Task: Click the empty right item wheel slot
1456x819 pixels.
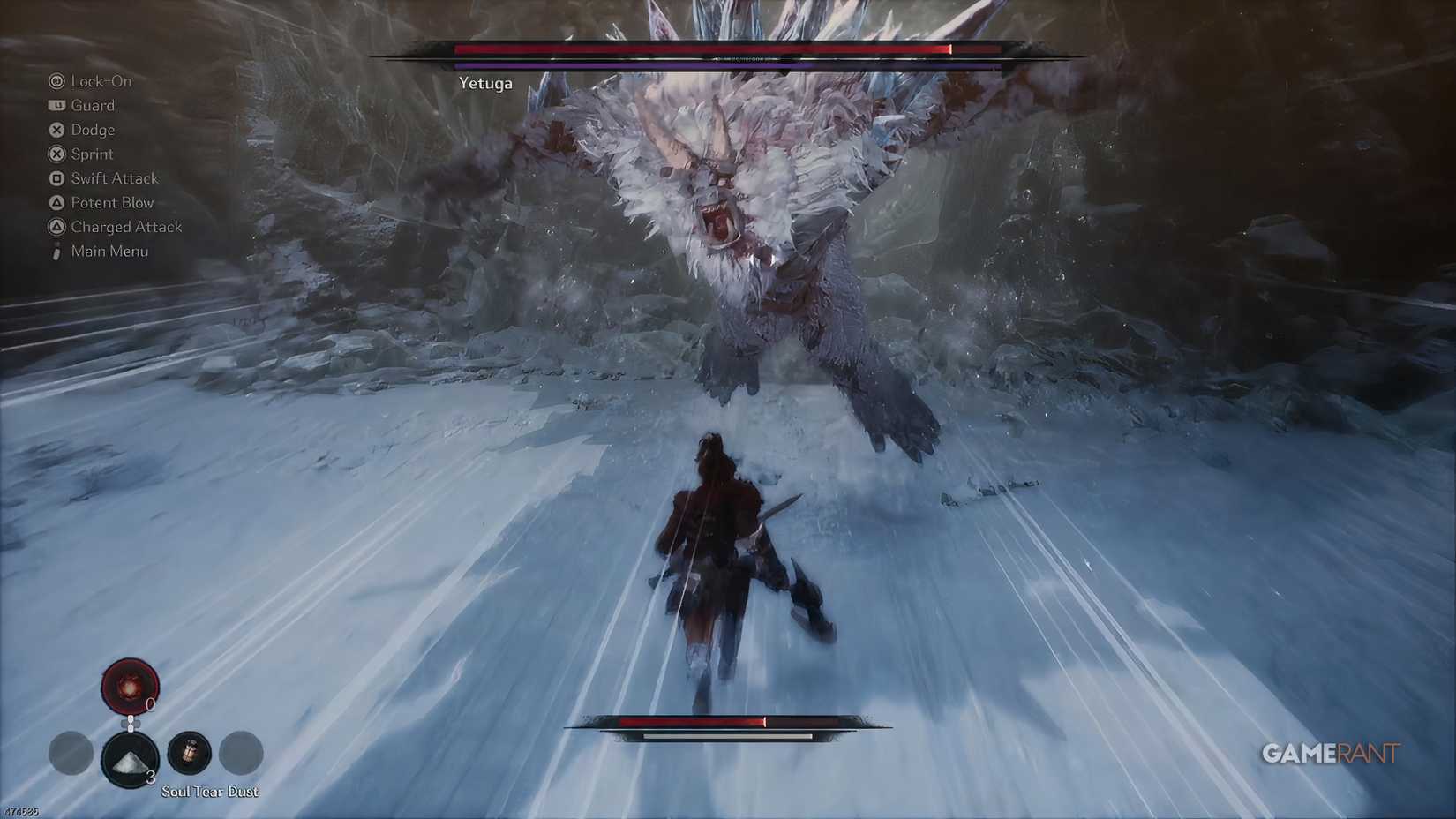Action: click(238, 754)
